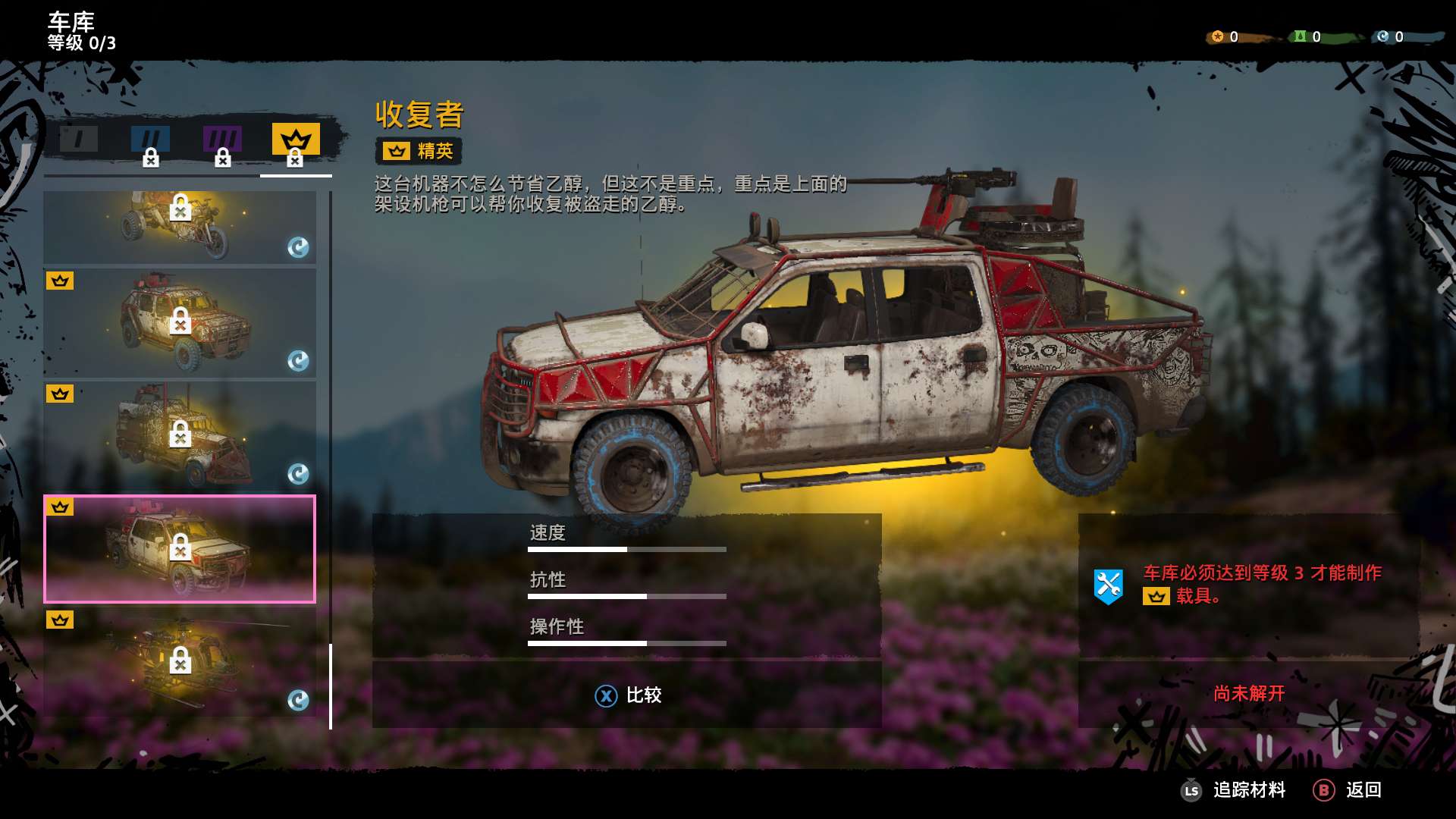Choose the yellow crown elite tab
1456x819 pixels.
[x=296, y=142]
